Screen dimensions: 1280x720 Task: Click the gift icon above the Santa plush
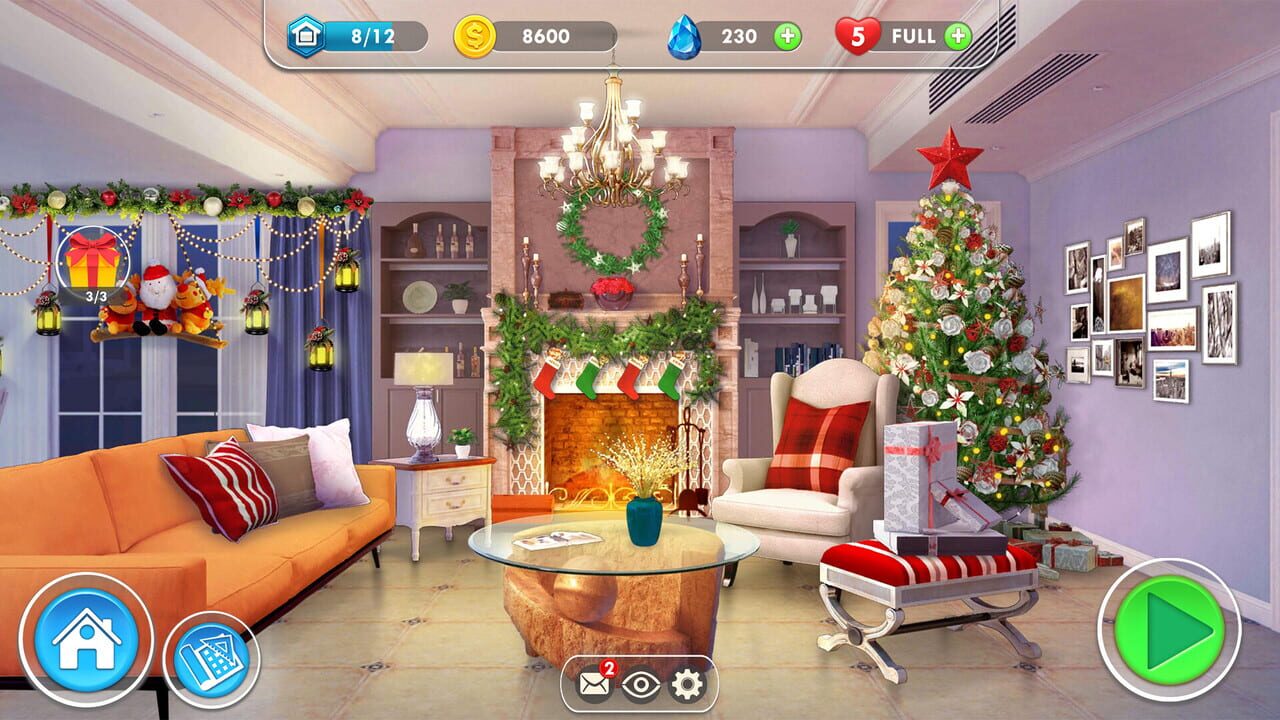(x=93, y=262)
